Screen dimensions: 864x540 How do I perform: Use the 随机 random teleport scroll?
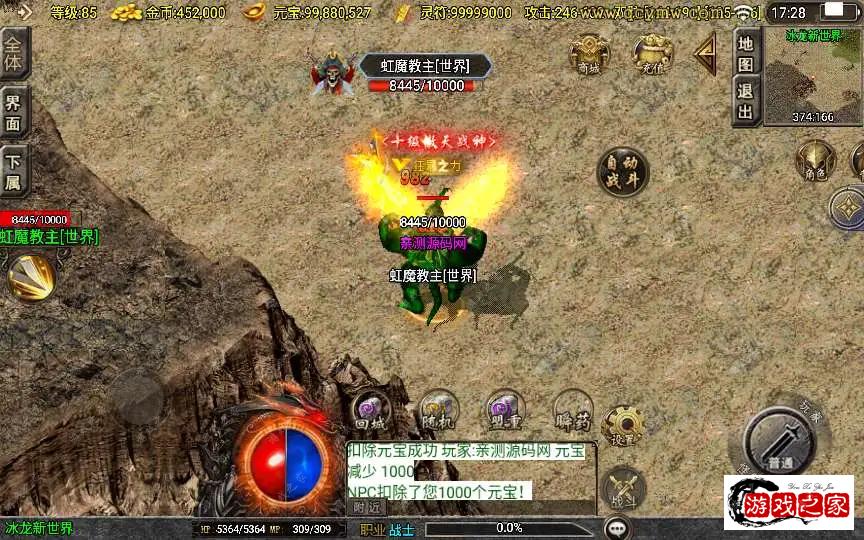point(438,411)
